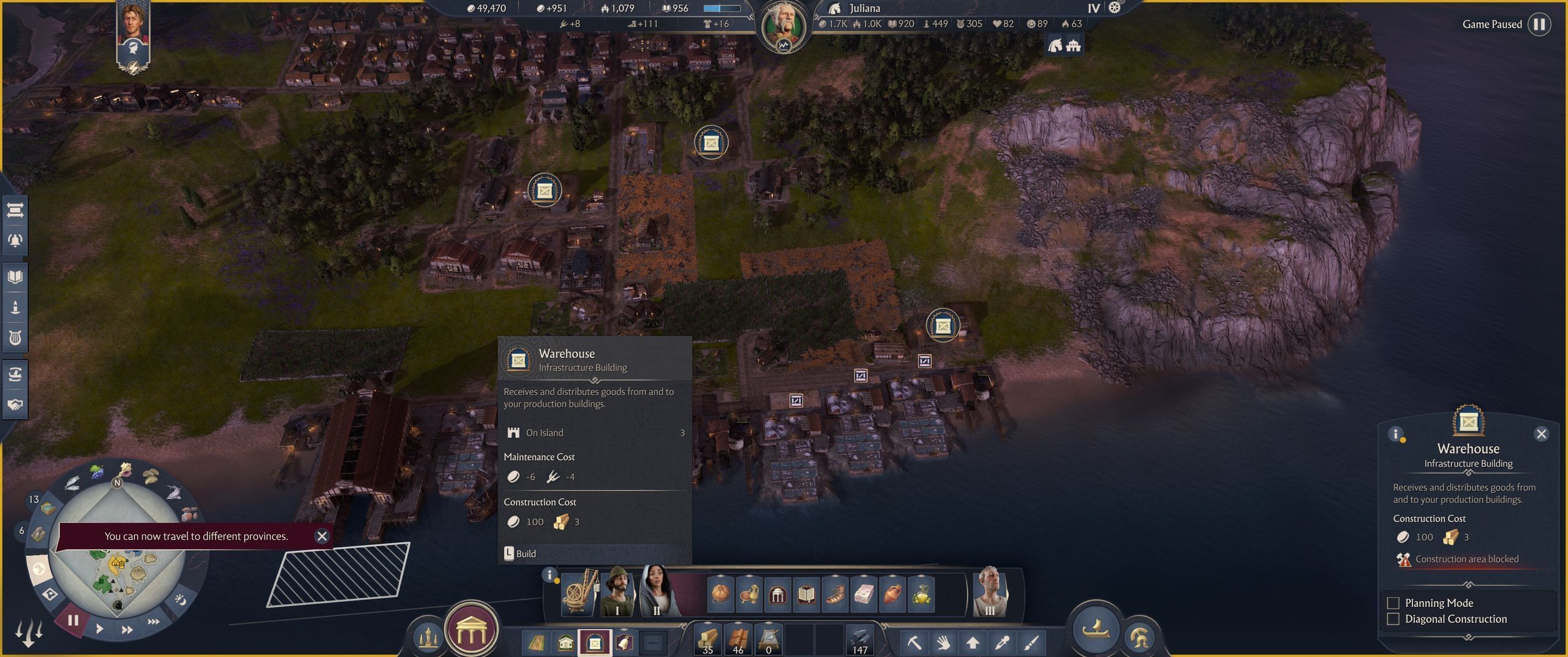1568x657 pixels.
Task: Tick the Diagonal Construction checkbox
Action: click(x=1393, y=619)
